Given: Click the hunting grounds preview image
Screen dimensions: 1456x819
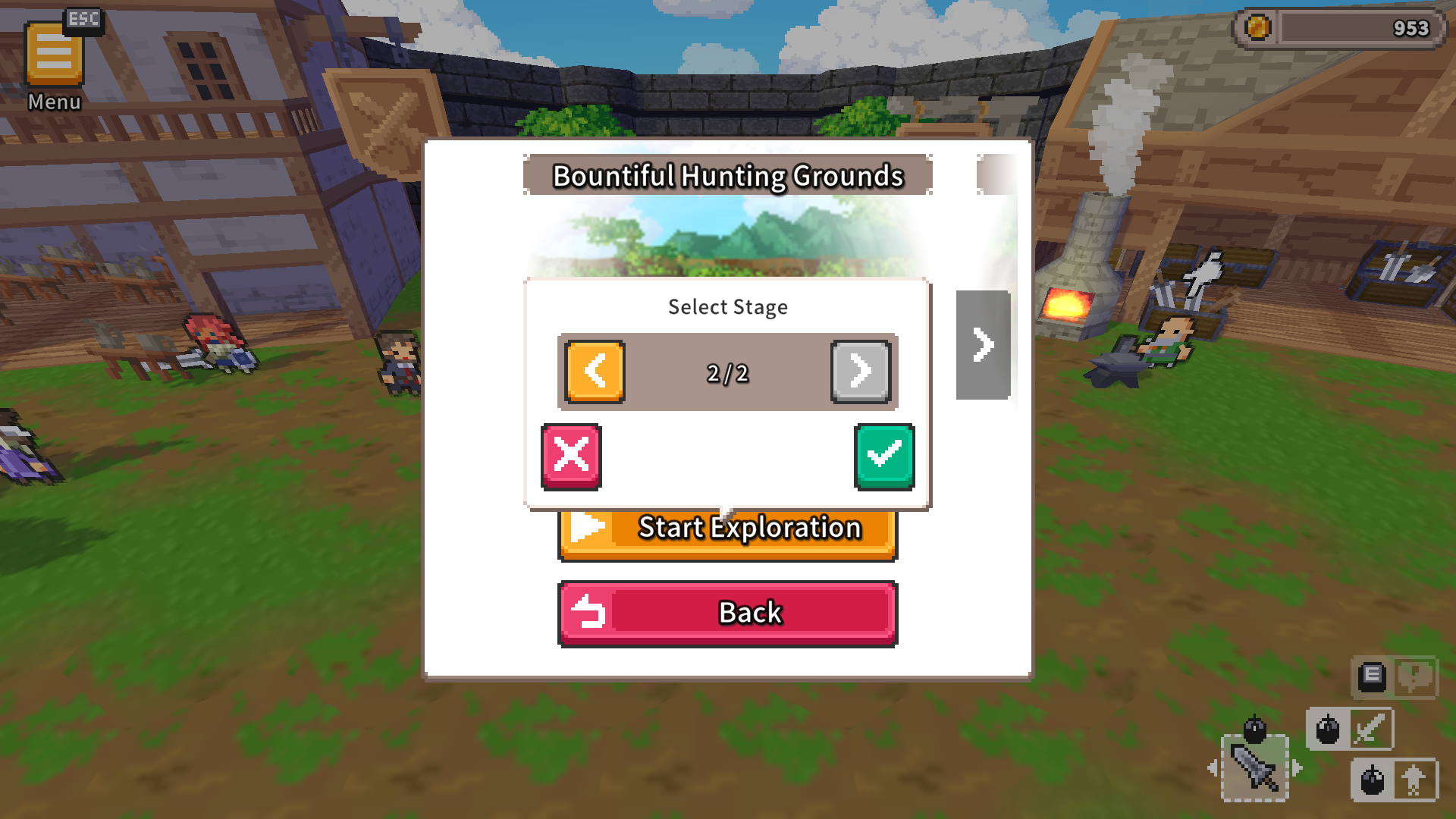Looking at the screenshot, I should [x=727, y=235].
